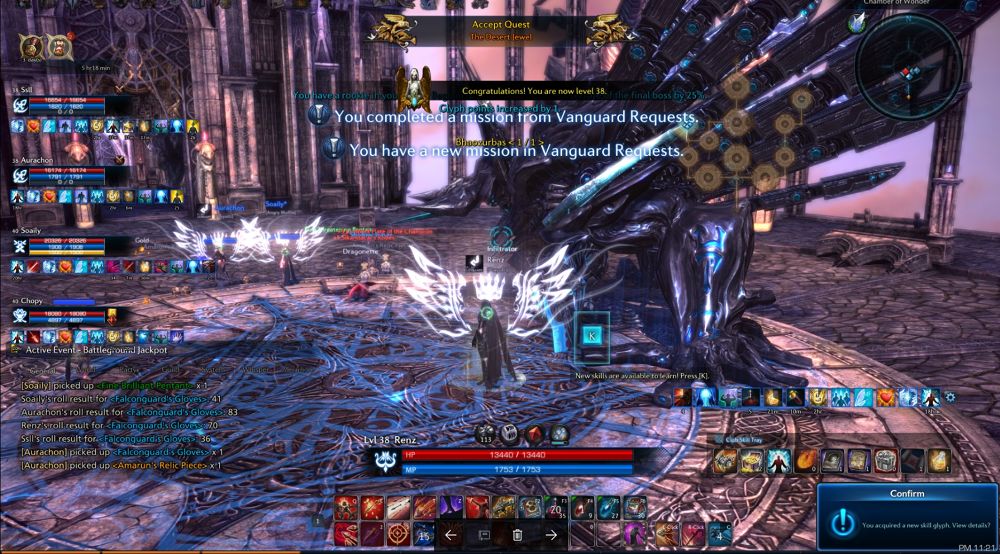Select party member Soaily's frame
1000x554 pixels.
tap(62, 245)
